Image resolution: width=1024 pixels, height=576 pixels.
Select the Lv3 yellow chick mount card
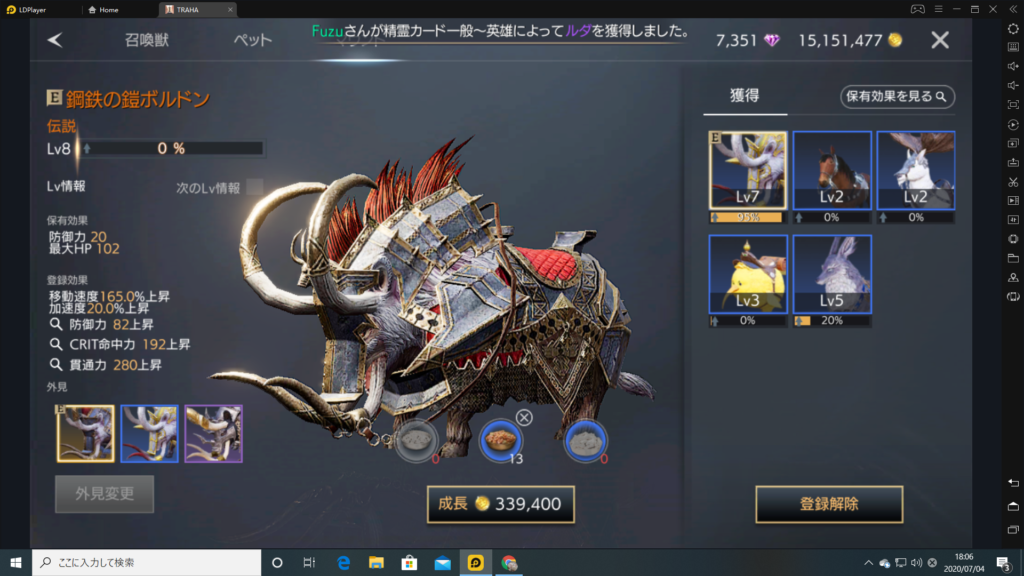[747, 275]
